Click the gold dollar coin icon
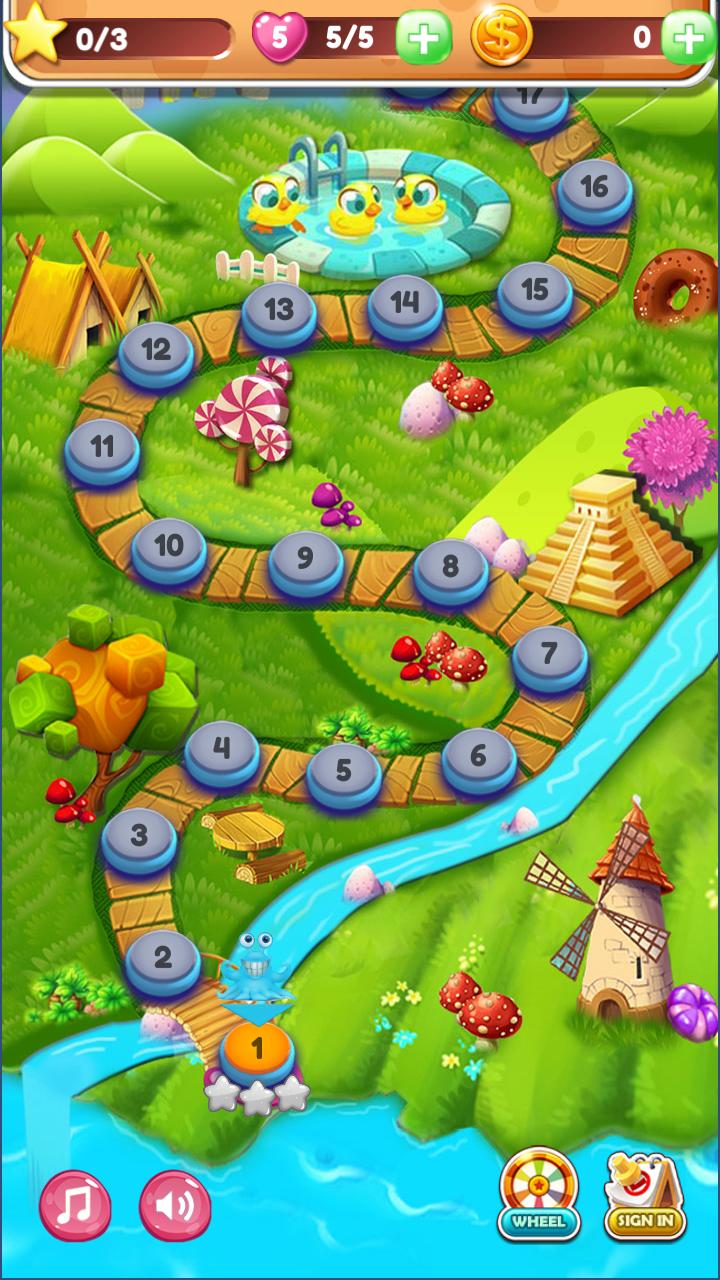The width and height of the screenshot is (720, 1280). pyautogui.click(x=501, y=37)
